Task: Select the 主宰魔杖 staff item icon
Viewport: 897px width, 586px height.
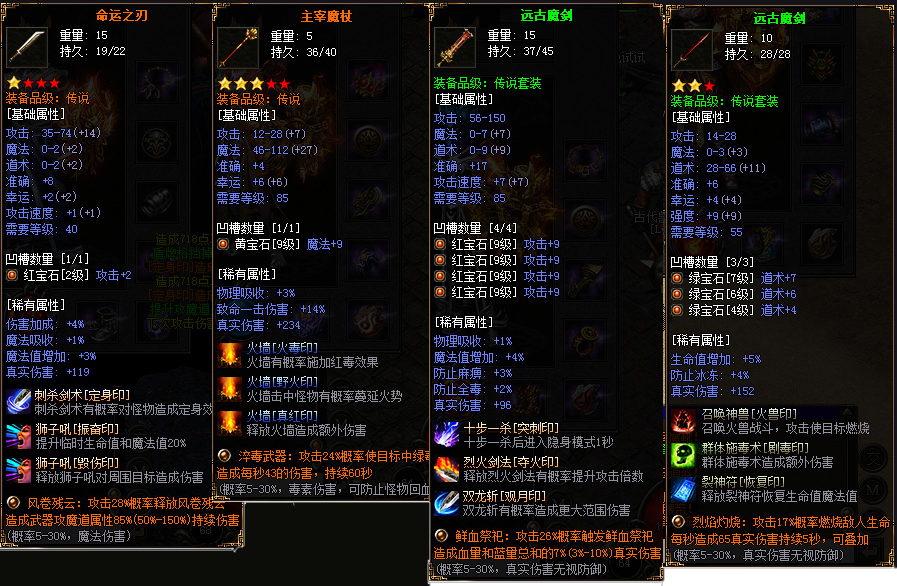Action: tap(238, 47)
